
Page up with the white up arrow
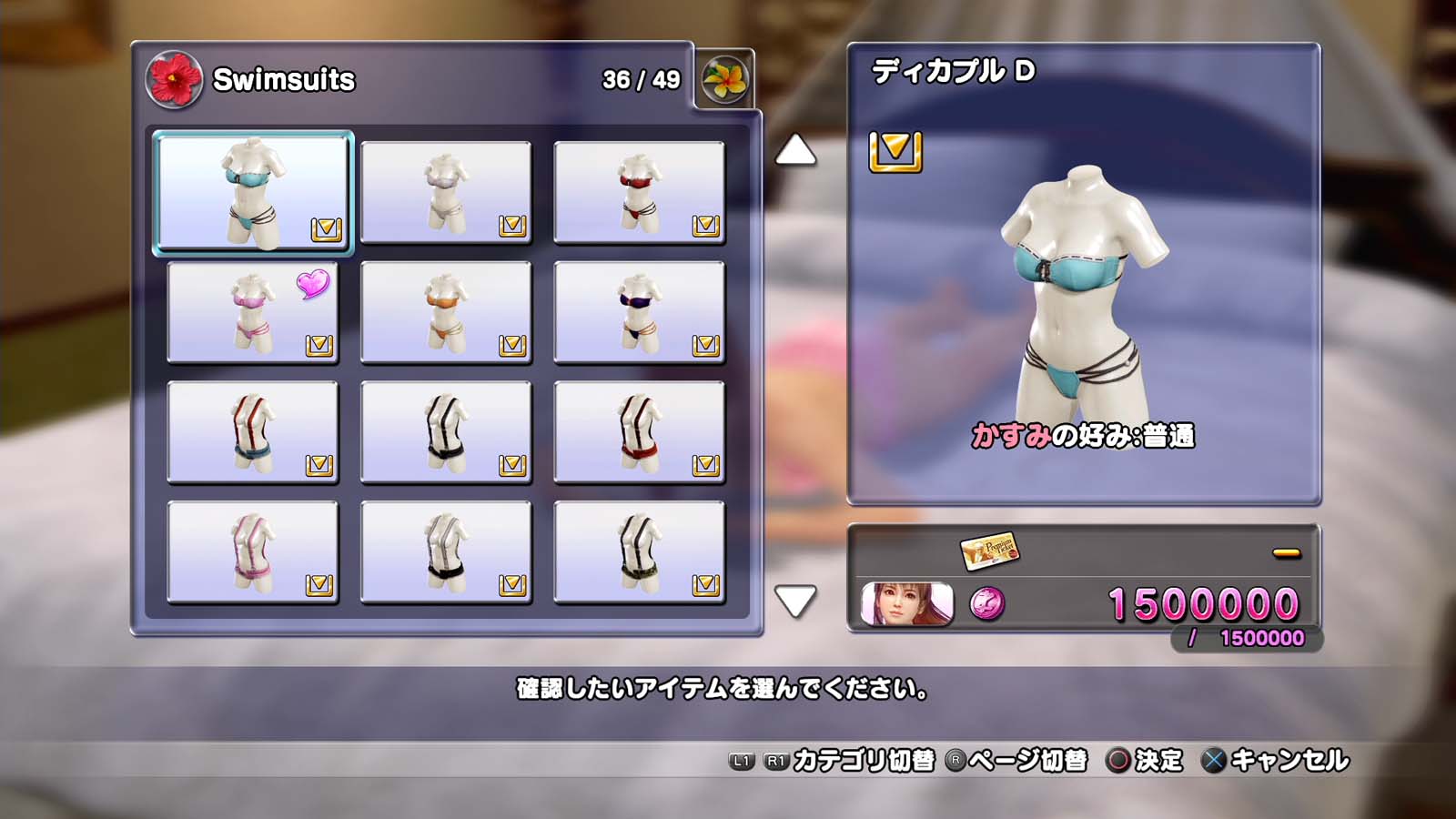(x=795, y=150)
